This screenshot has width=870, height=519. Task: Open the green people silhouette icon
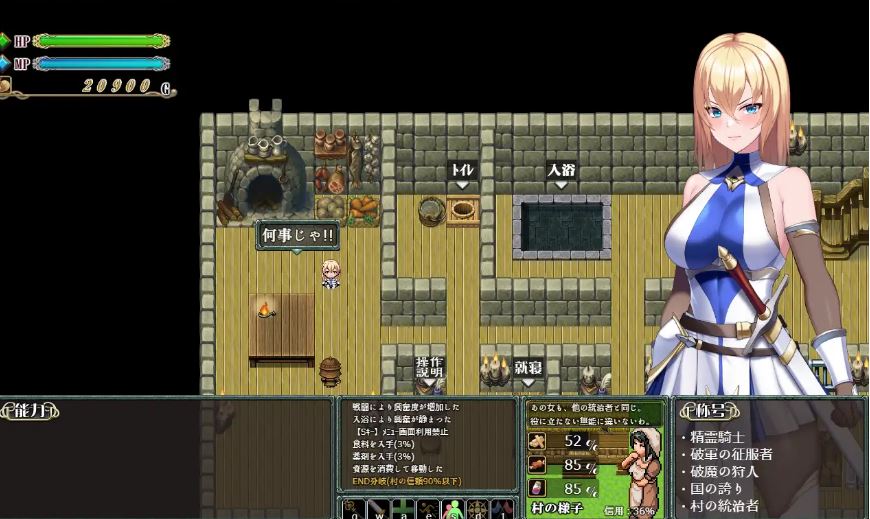click(x=453, y=509)
